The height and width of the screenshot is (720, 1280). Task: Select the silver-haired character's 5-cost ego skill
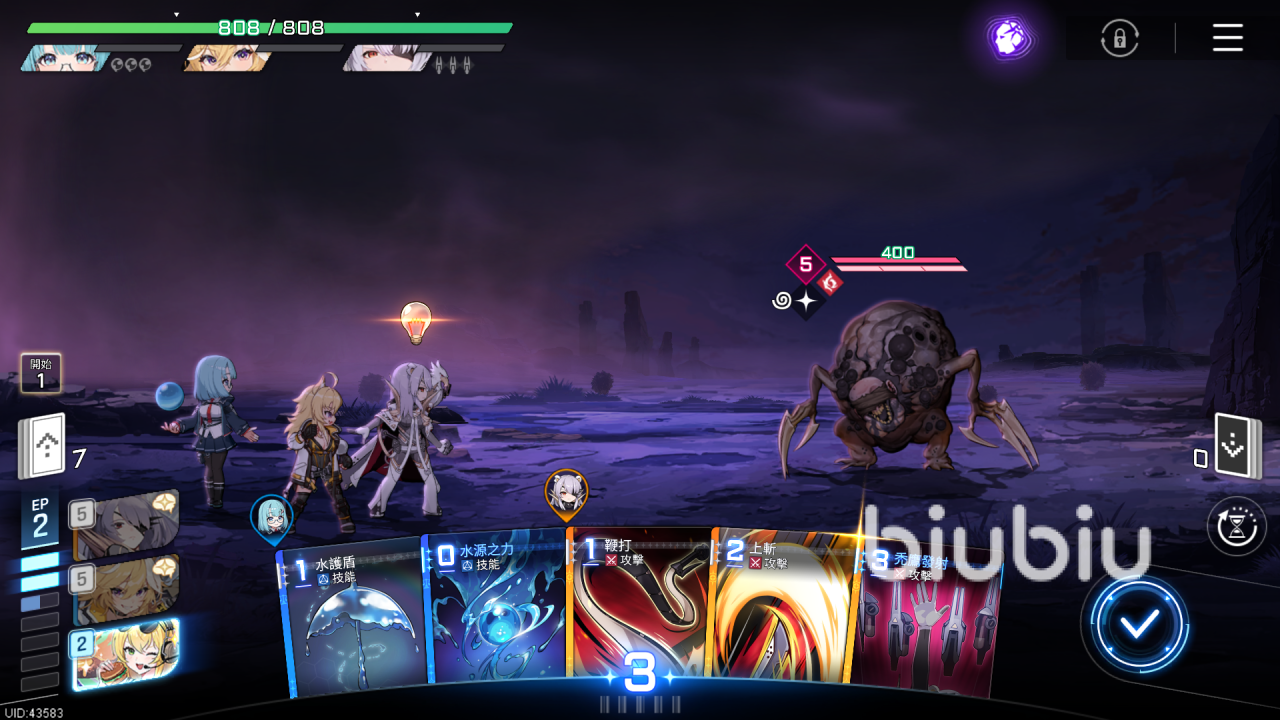pyautogui.click(x=126, y=526)
